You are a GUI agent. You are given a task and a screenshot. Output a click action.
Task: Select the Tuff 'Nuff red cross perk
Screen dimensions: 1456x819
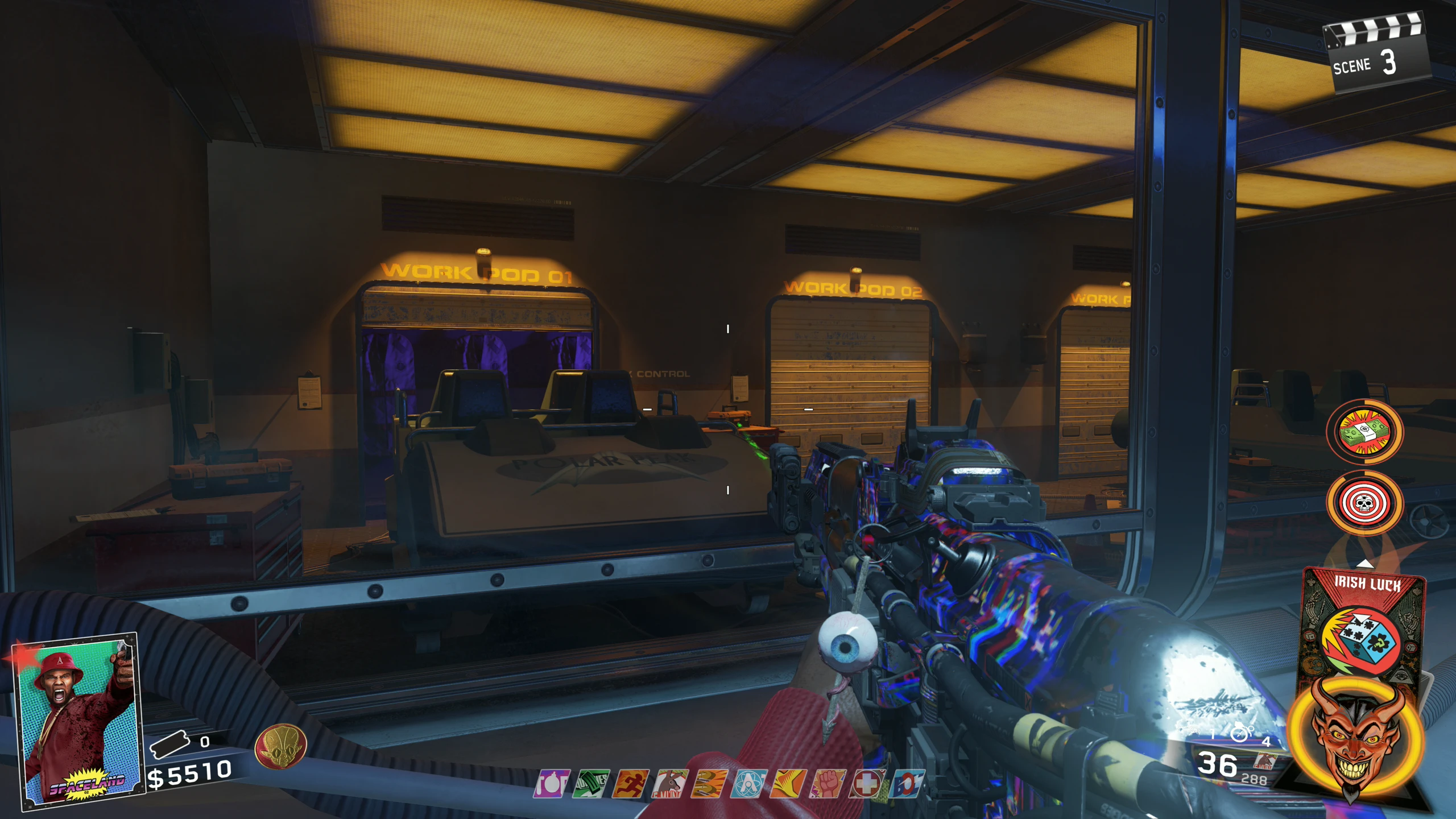[867, 784]
